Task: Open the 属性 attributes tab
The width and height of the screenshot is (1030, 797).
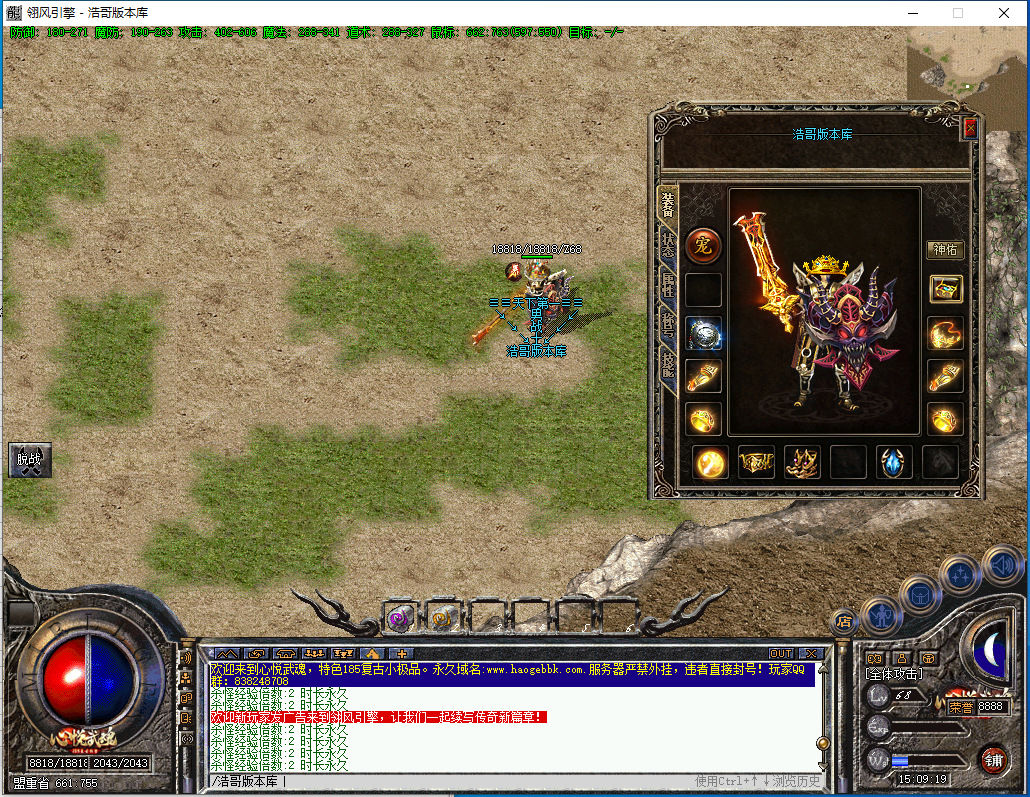Action: coord(667,287)
